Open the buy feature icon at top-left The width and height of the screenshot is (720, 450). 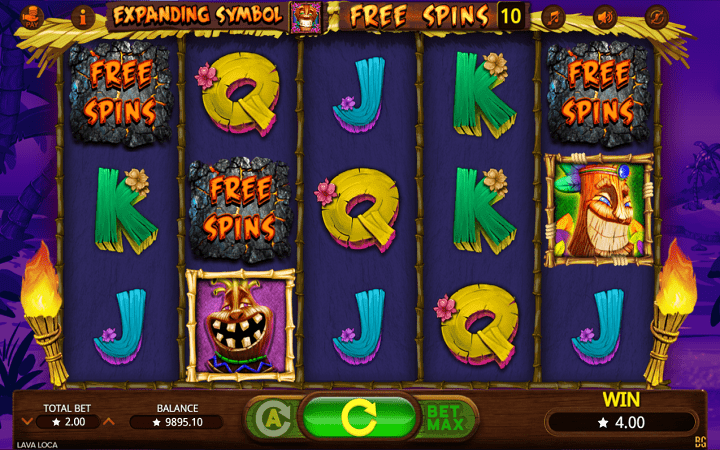pyautogui.click(x=32, y=16)
